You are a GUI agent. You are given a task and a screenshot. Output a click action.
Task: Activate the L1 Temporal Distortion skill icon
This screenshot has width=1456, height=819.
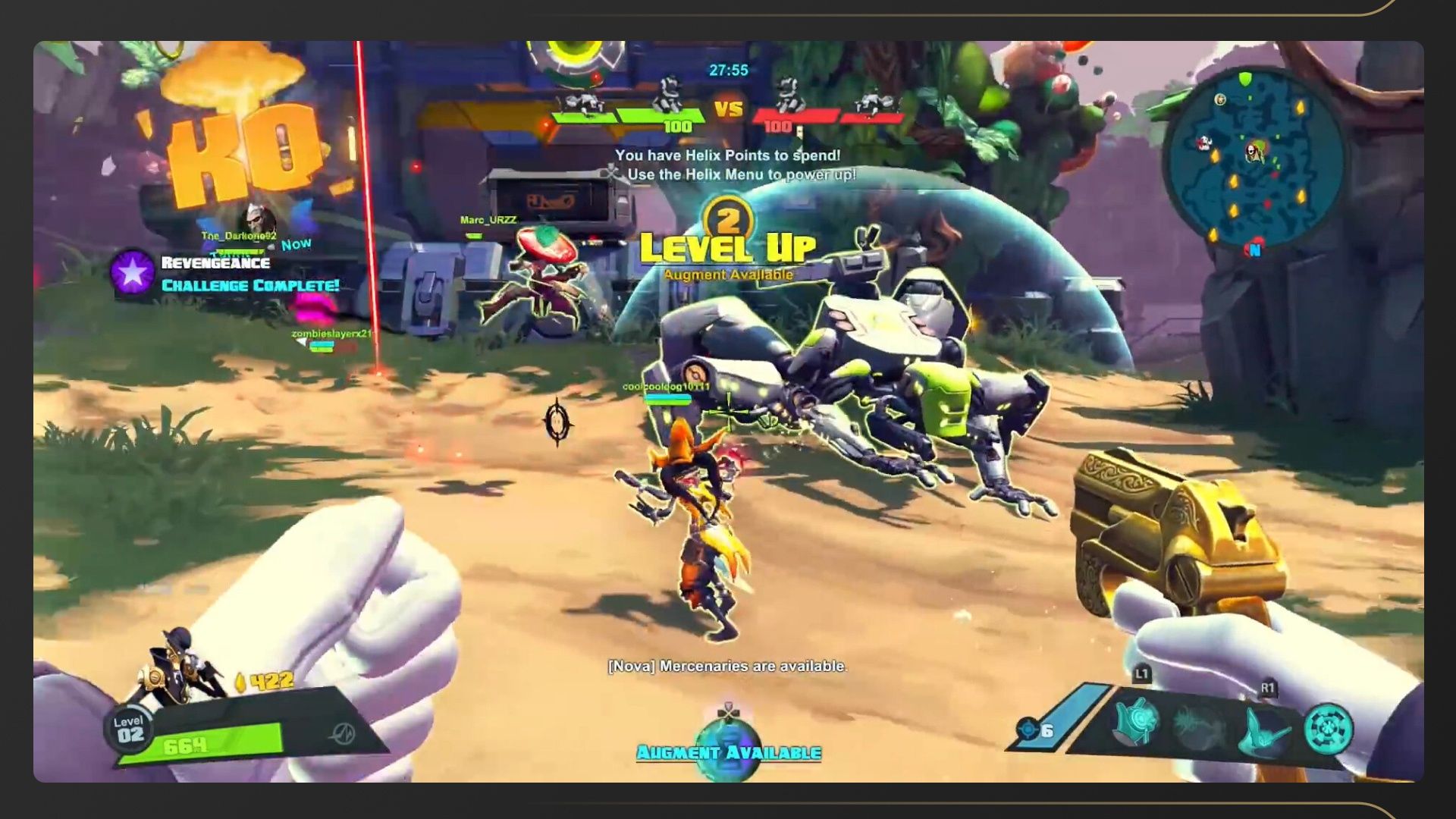coord(1136,722)
